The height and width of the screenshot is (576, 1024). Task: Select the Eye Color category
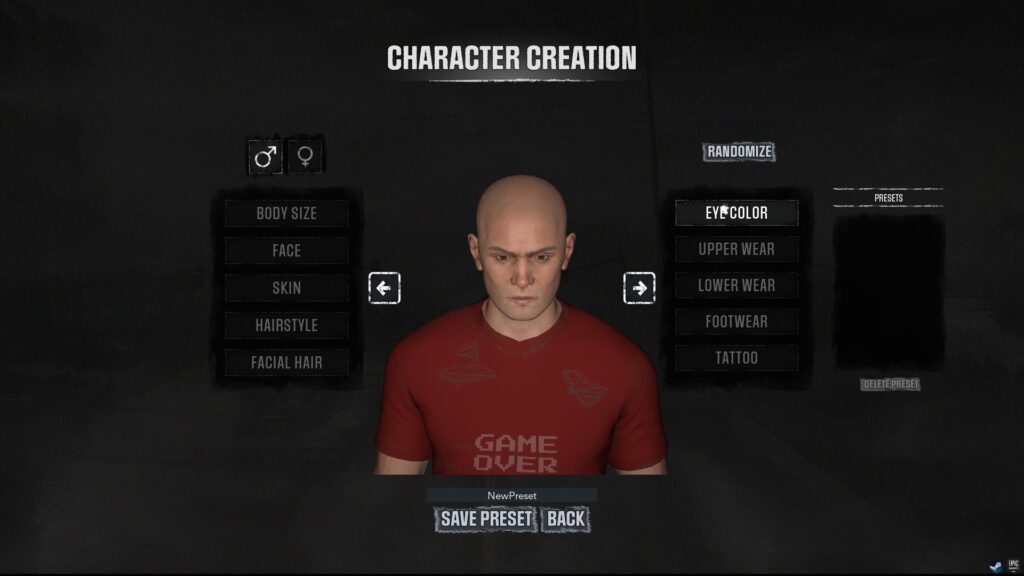click(737, 212)
